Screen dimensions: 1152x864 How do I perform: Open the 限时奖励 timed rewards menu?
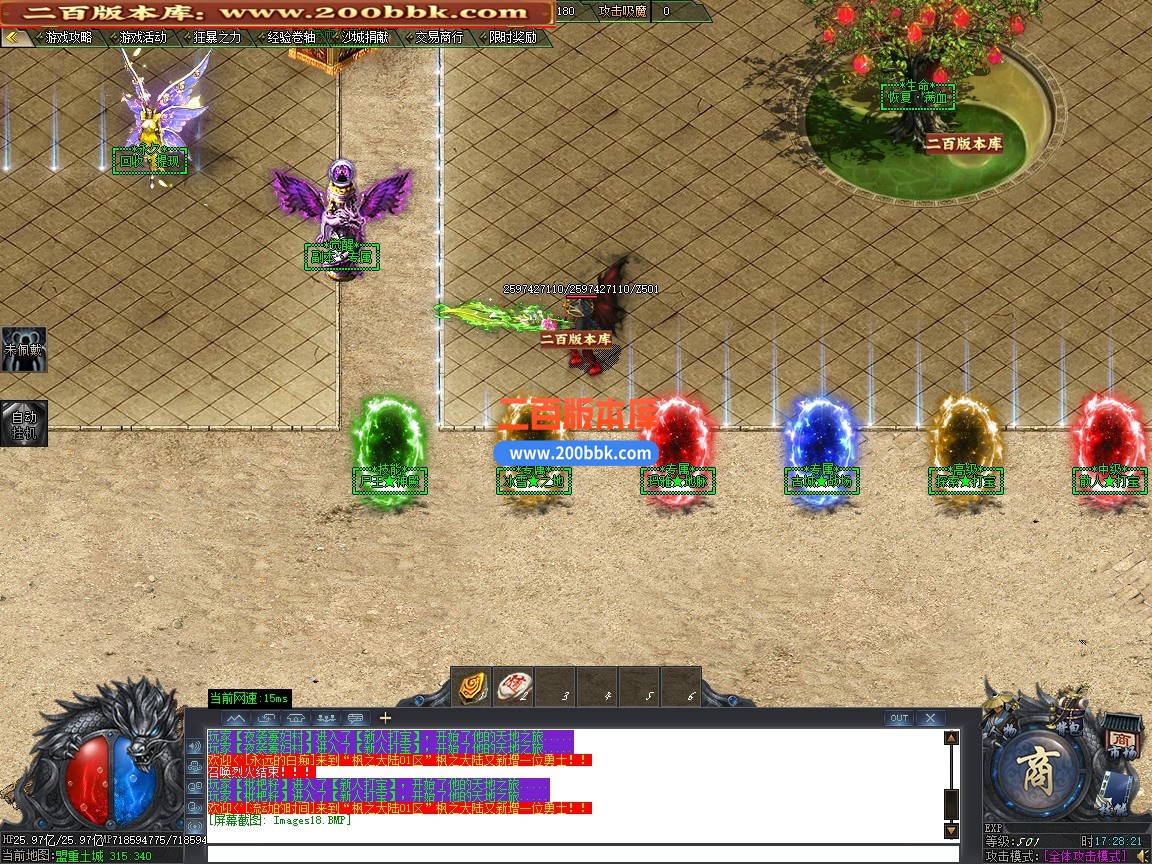coord(513,37)
